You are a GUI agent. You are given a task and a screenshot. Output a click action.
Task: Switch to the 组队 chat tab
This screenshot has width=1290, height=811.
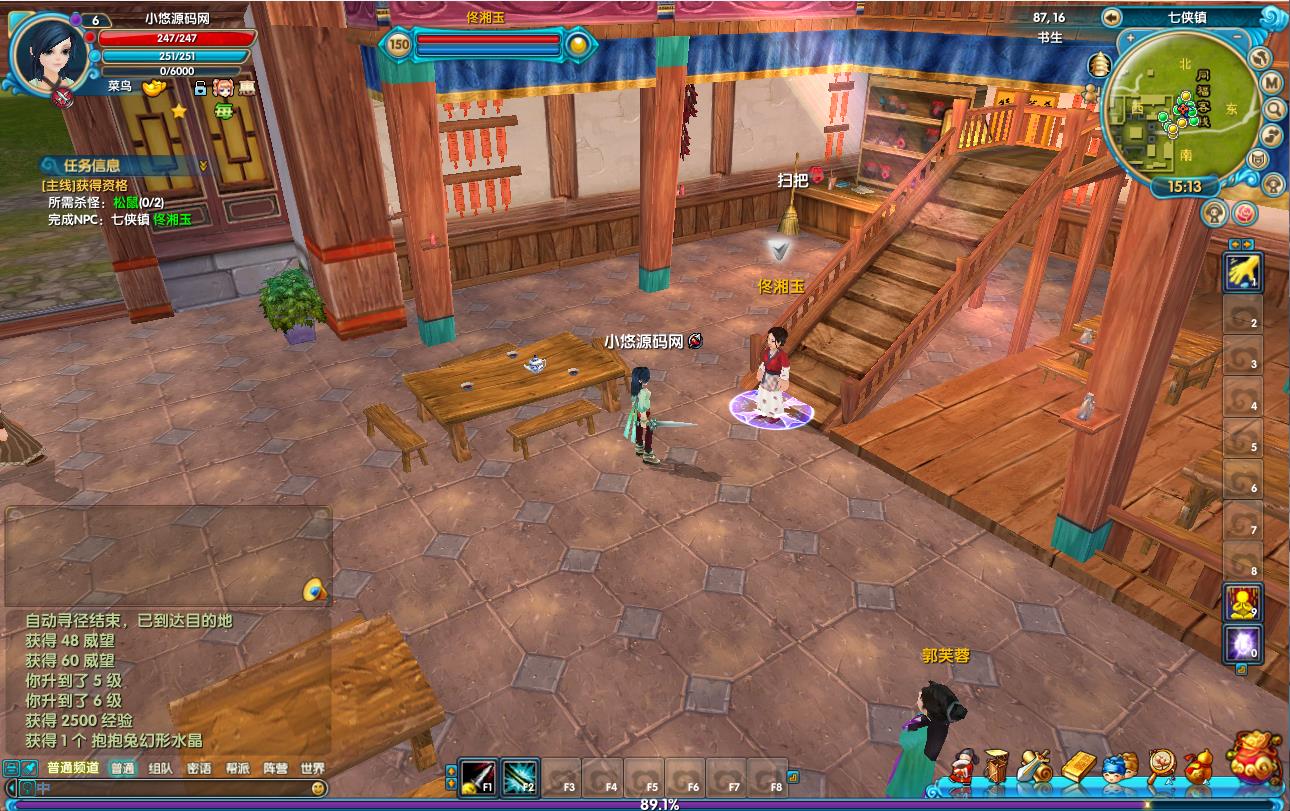(x=160, y=769)
